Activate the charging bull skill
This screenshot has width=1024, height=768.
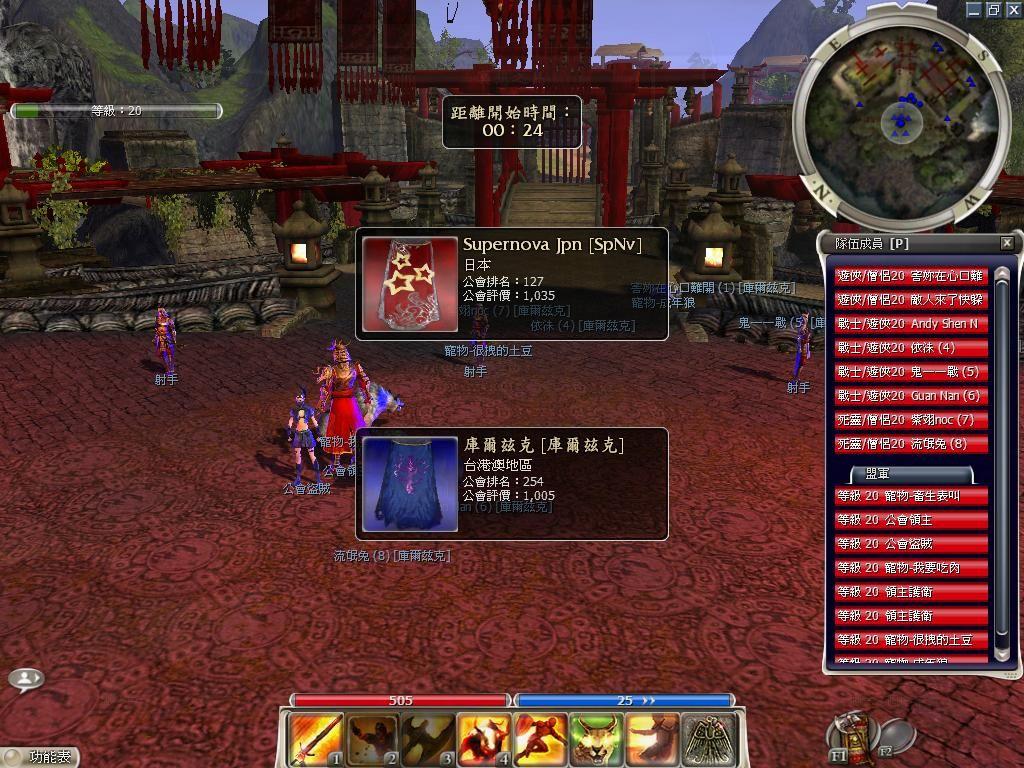484,739
